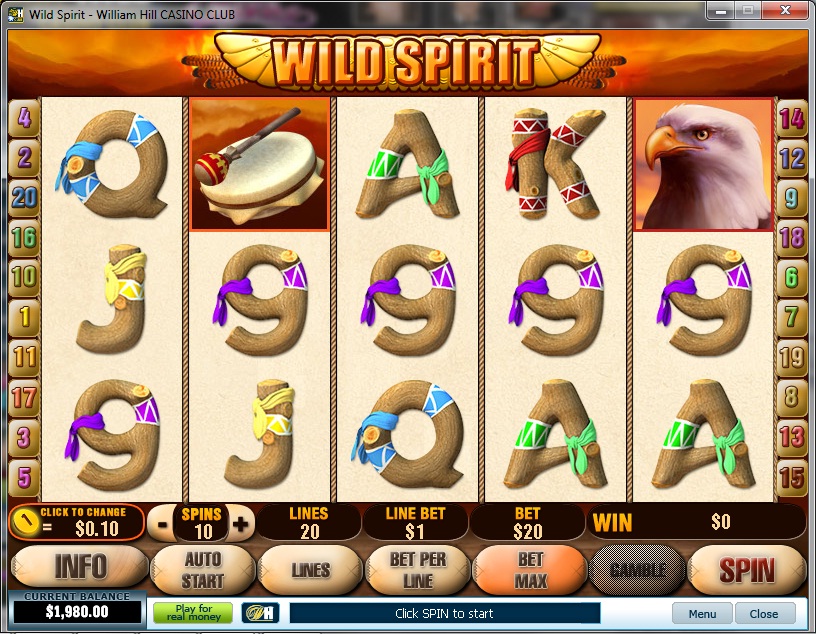816x634 pixels.
Task: Change the $0.10 coin value
Action: coord(76,522)
